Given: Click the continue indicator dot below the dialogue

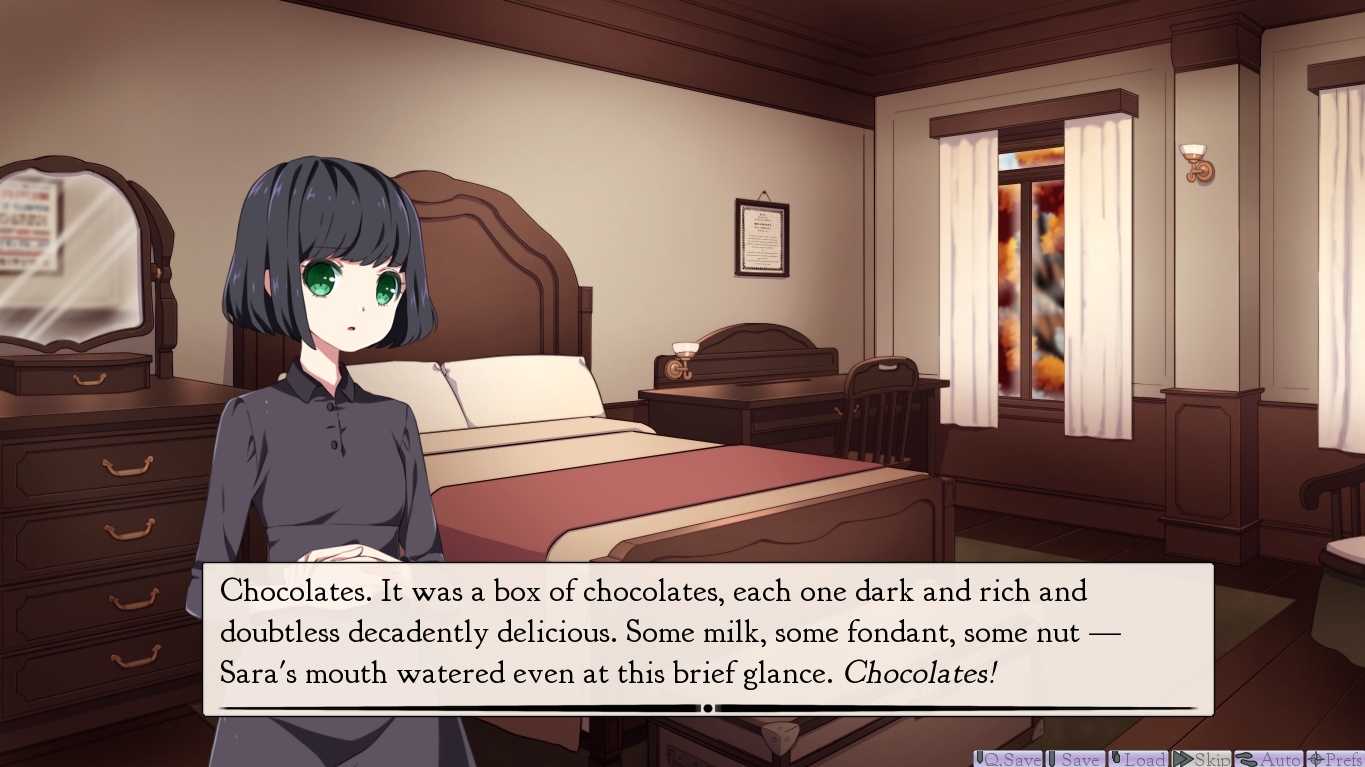Looking at the screenshot, I should click(707, 707).
